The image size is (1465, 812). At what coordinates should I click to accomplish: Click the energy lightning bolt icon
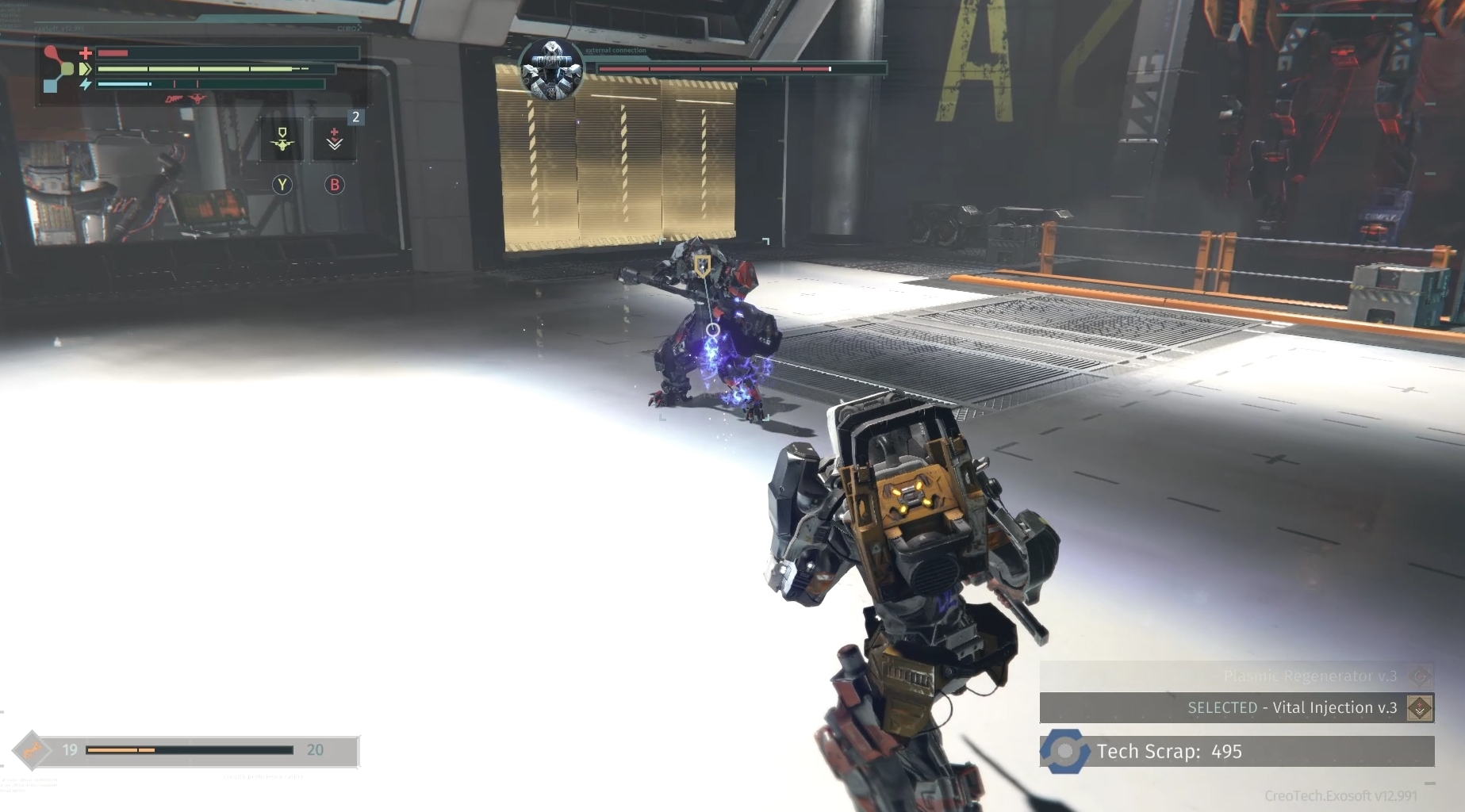click(86, 84)
